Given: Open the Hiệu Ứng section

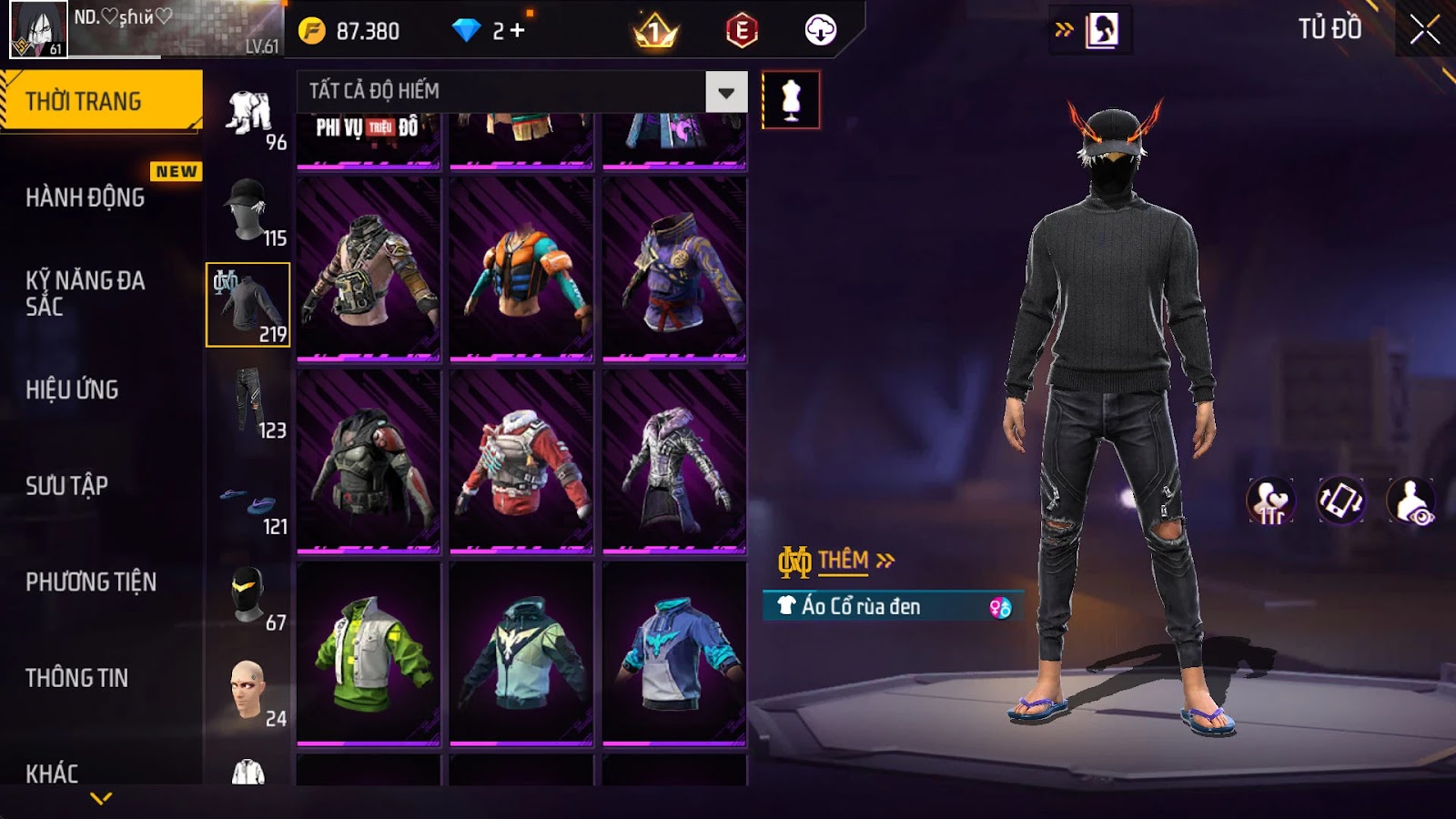Looking at the screenshot, I should pyautogui.click(x=72, y=389).
